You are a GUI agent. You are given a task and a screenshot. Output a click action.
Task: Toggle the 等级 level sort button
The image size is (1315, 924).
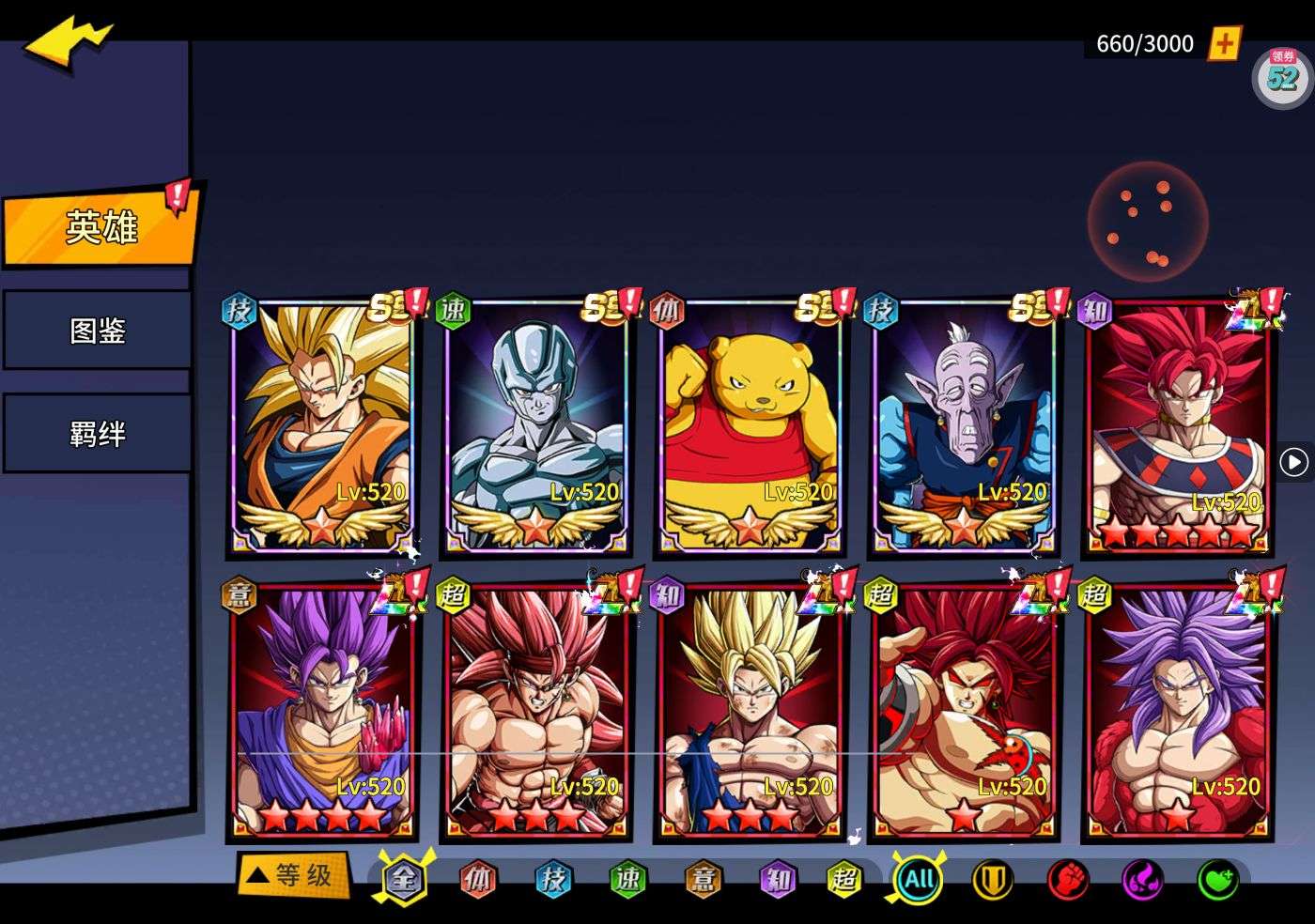(293, 876)
